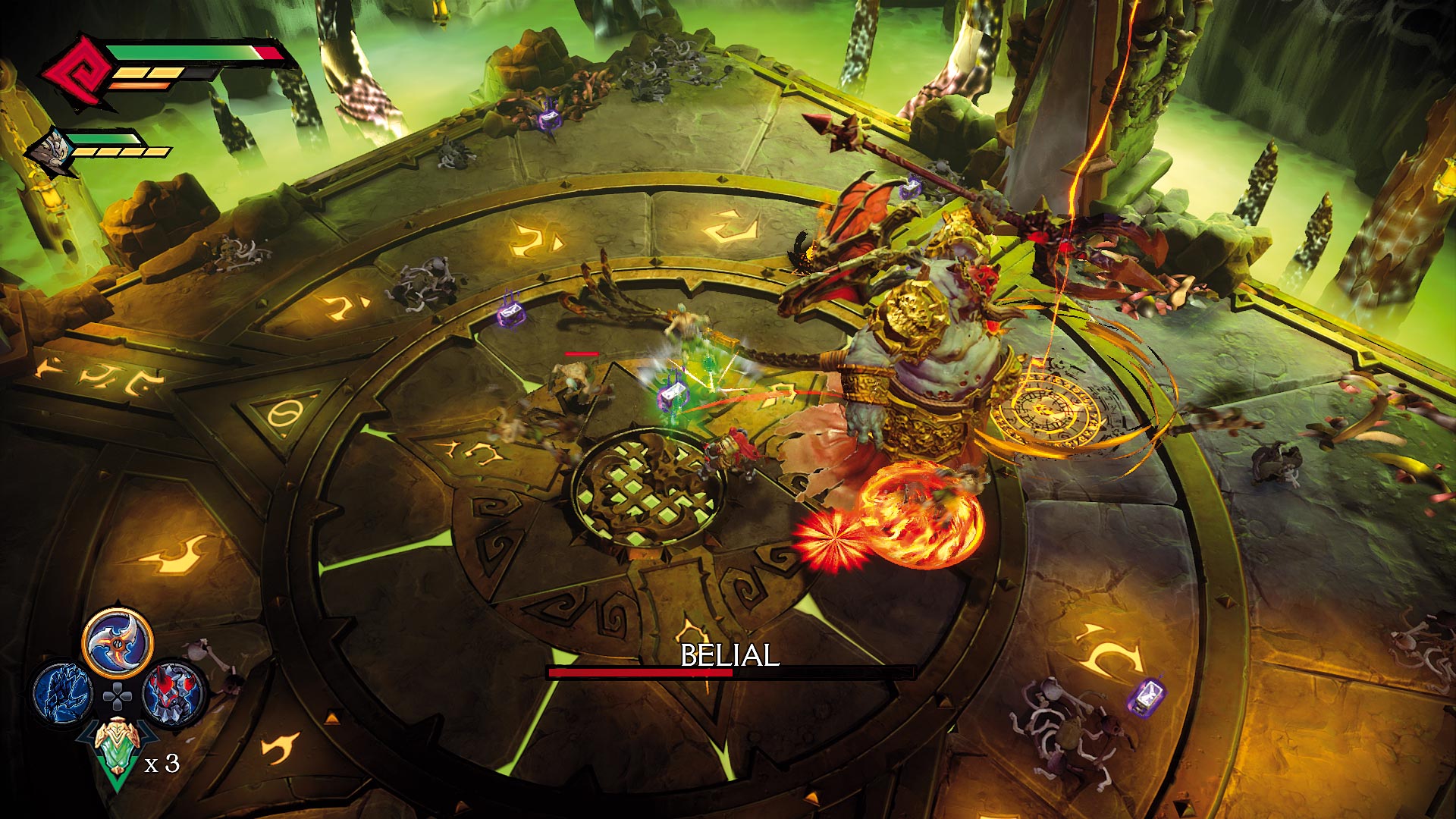
Task: Trigger the blue lightning creature ability
Action: (63, 692)
